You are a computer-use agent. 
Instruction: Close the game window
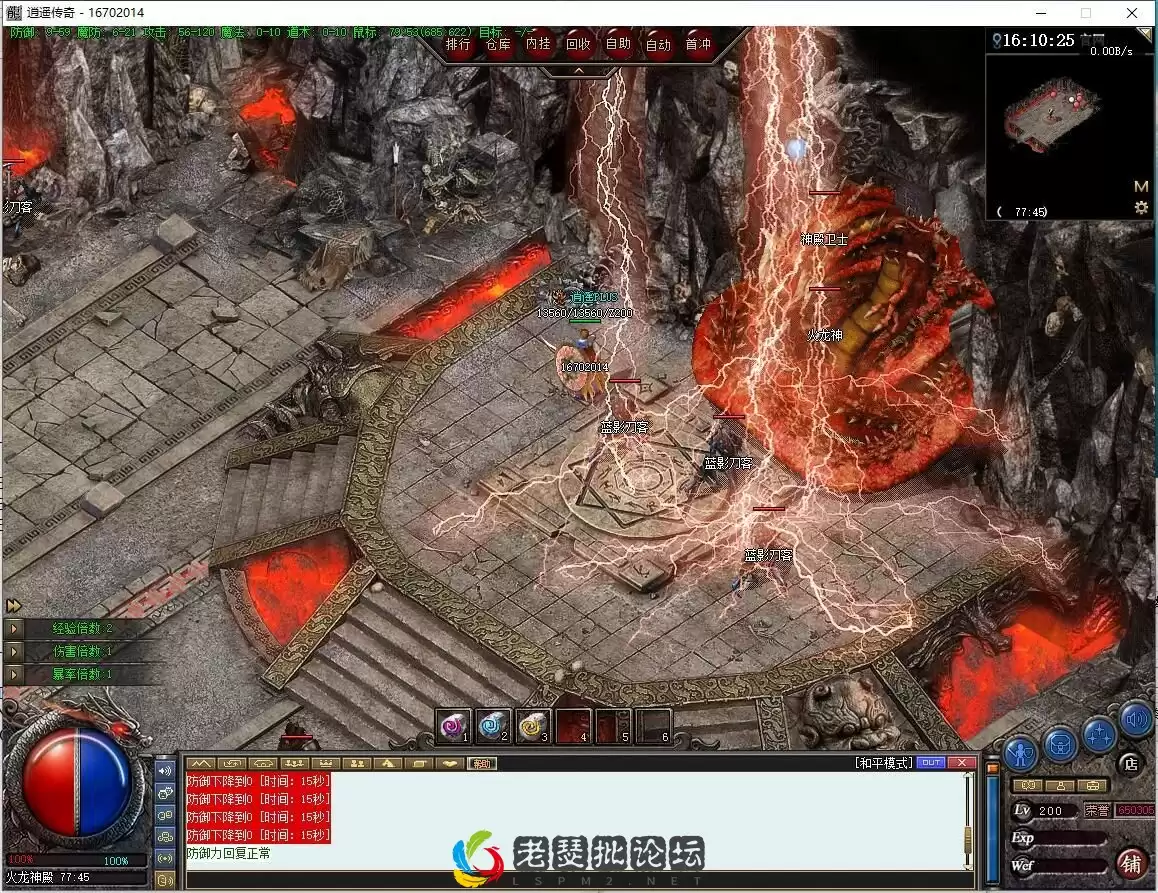(x=1131, y=13)
